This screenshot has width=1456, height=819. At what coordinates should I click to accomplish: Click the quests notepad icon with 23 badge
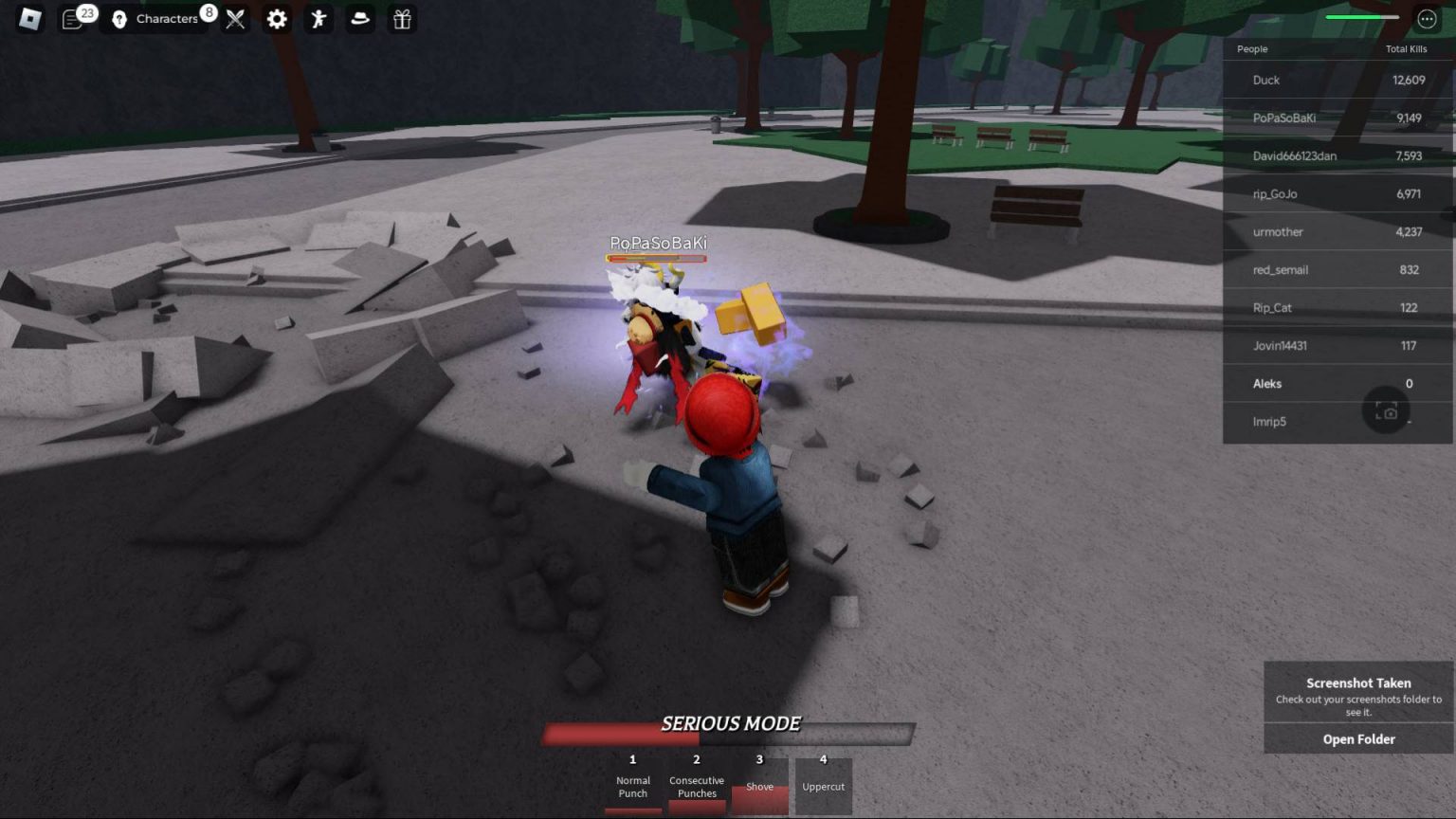click(x=71, y=19)
